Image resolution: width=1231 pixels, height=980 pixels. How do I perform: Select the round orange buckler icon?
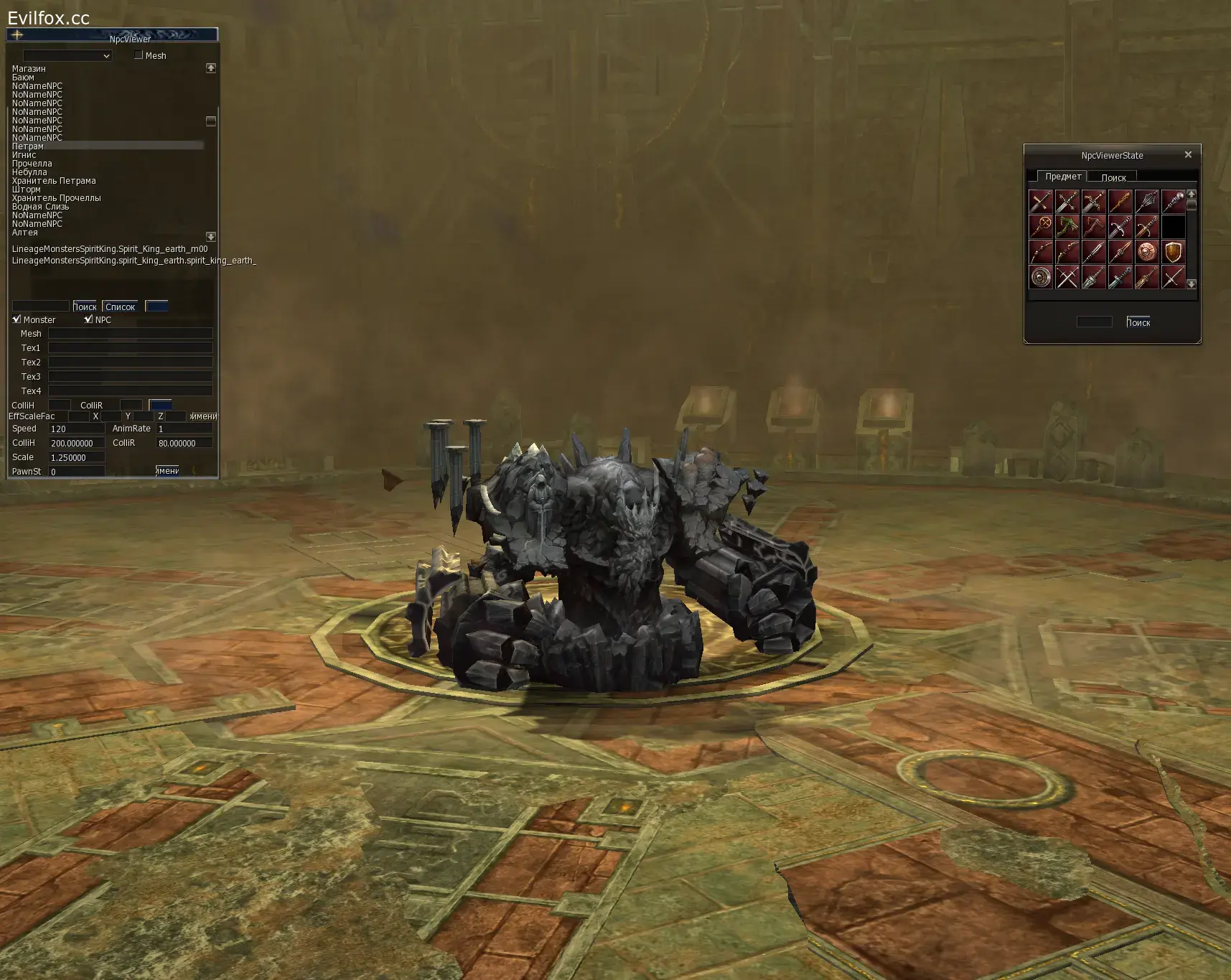pyautogui.click(x=1147, y=251)
